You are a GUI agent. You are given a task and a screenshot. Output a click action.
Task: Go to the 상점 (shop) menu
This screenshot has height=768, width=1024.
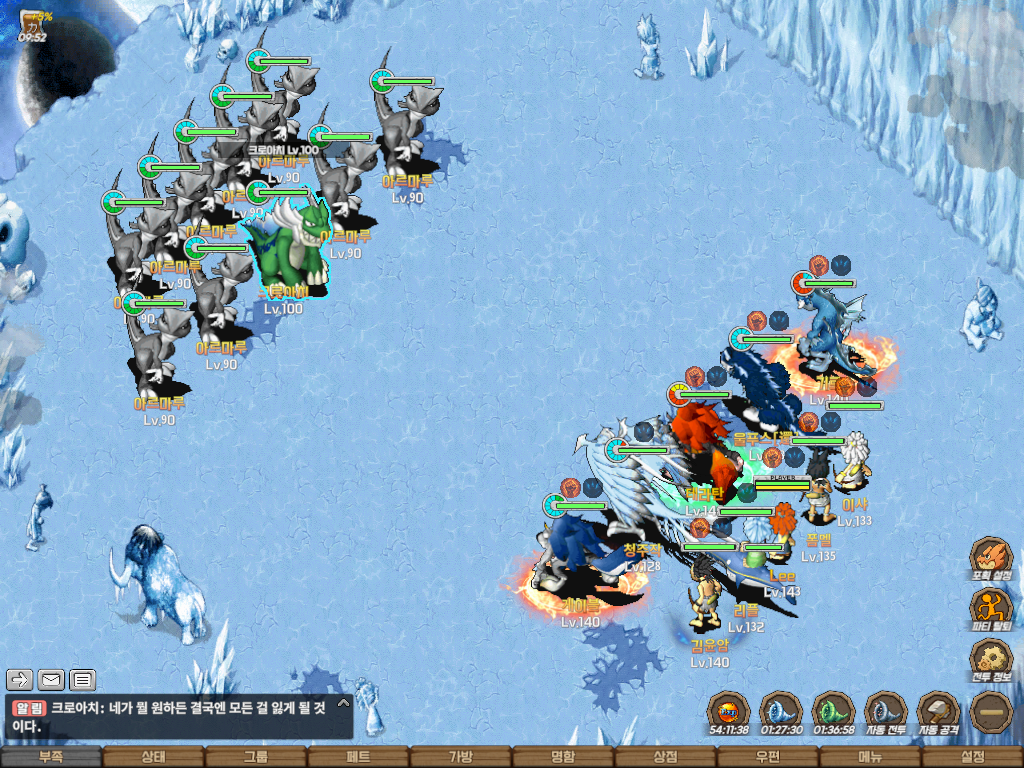(x=665, y=757)
